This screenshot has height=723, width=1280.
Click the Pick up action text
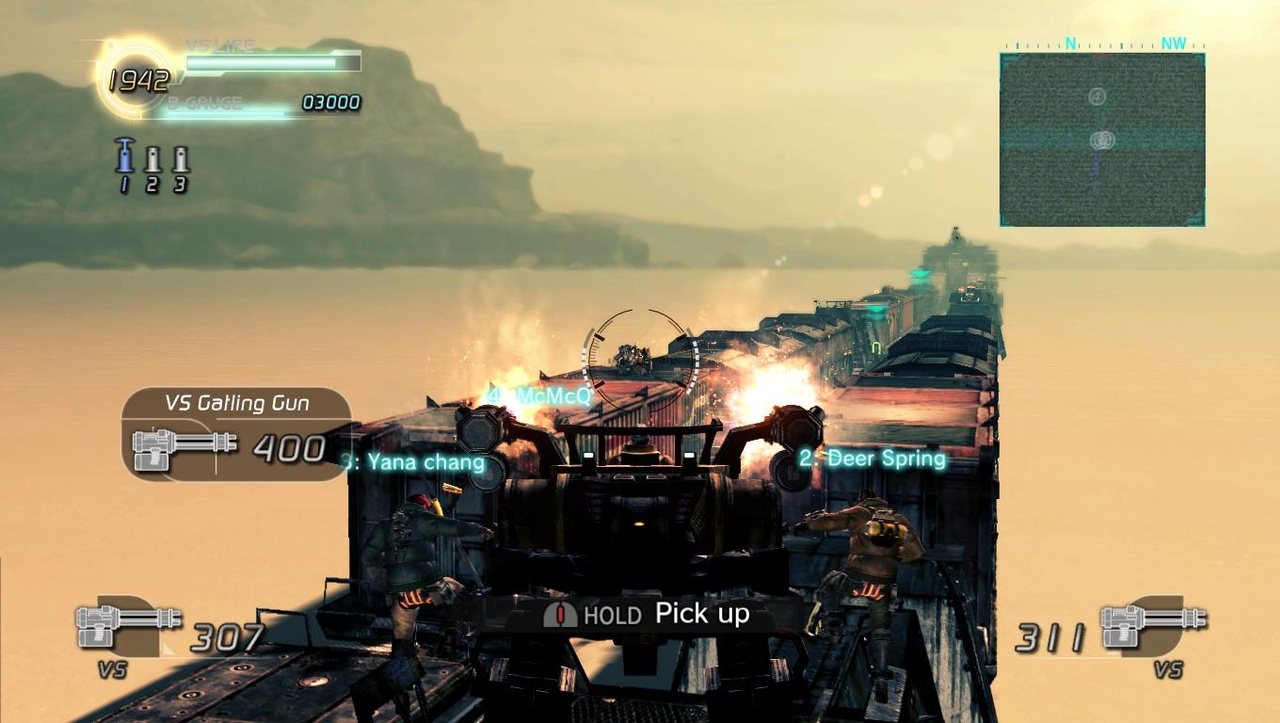coord(703,613)
